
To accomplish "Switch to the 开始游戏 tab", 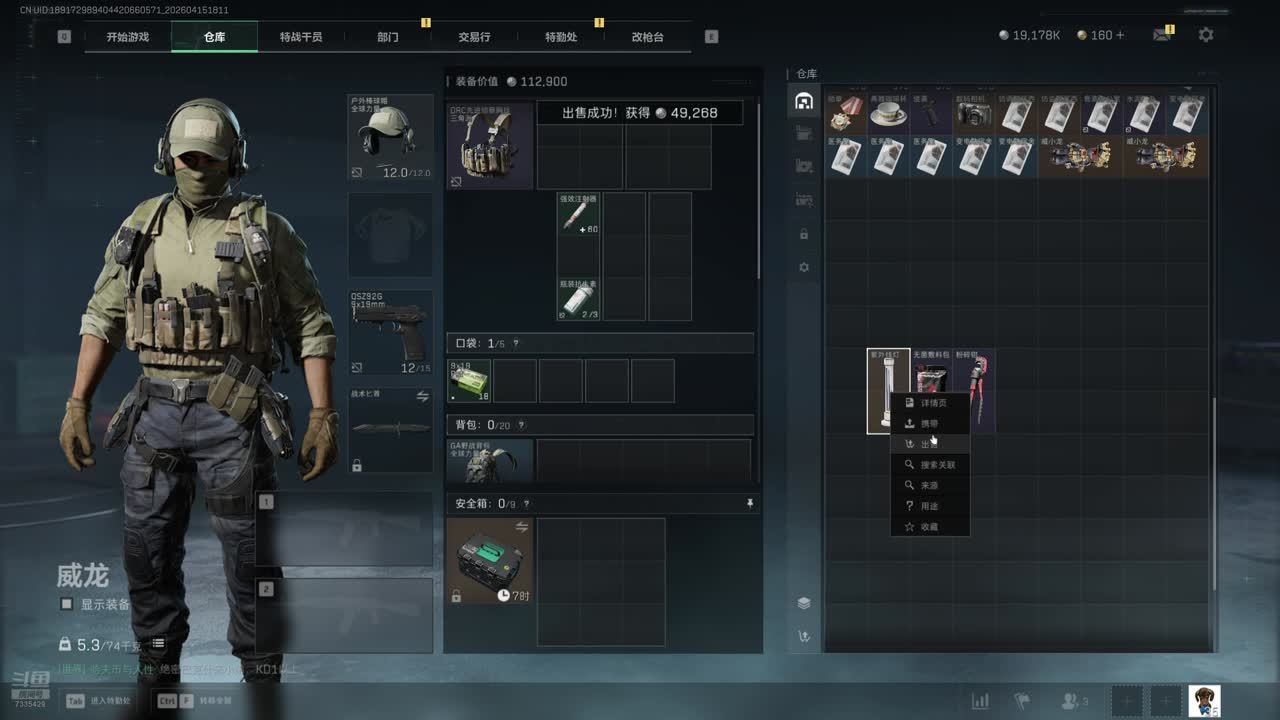I will point(128,37).
